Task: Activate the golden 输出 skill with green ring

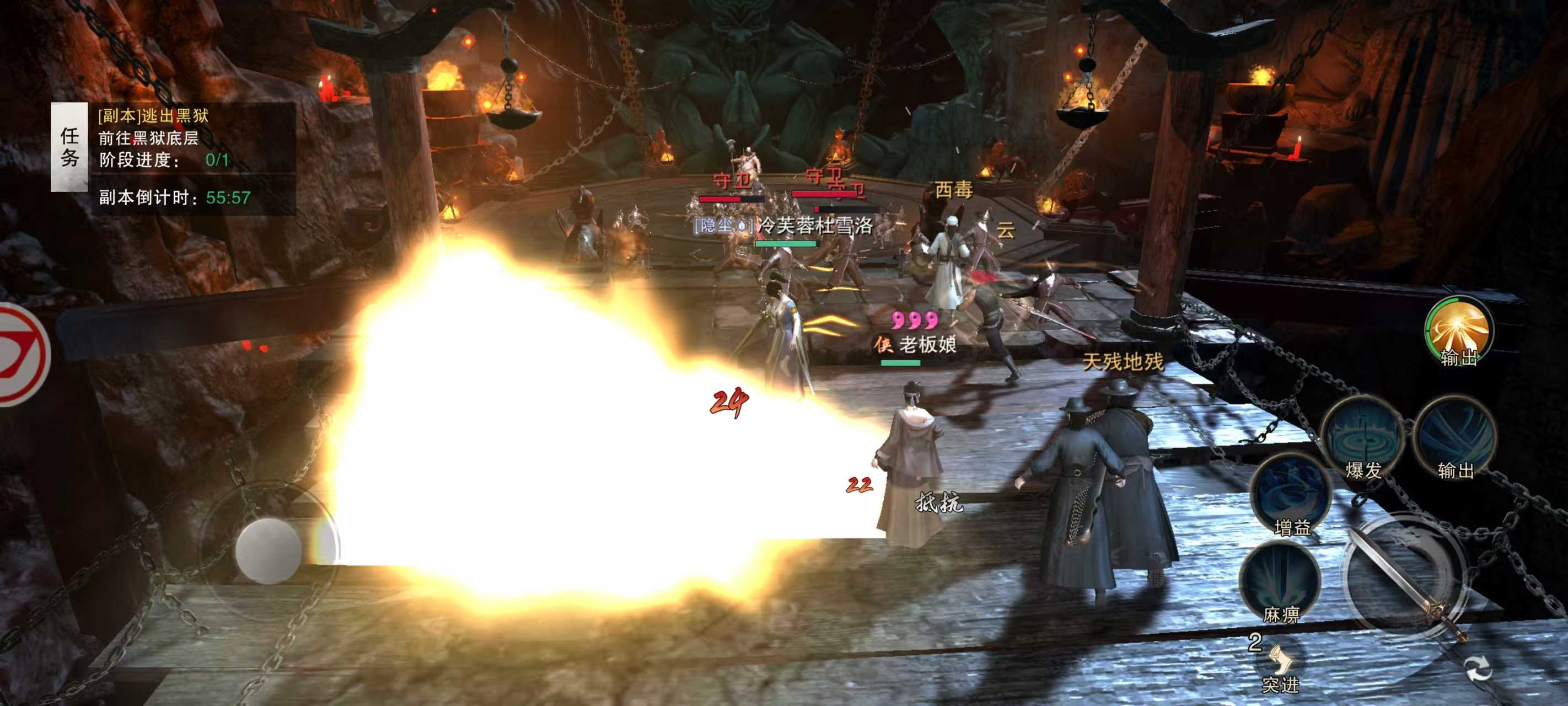Action: 1458,330
